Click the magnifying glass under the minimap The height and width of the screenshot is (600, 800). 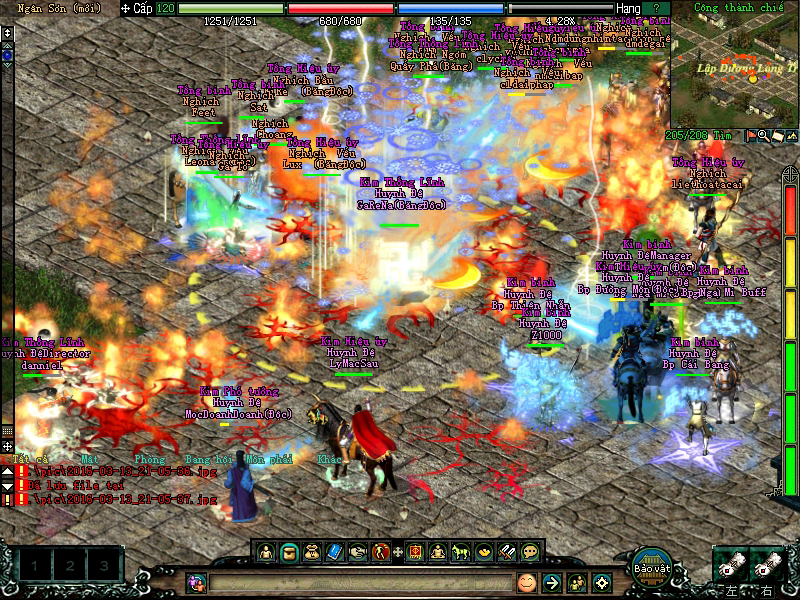point(763,135)
